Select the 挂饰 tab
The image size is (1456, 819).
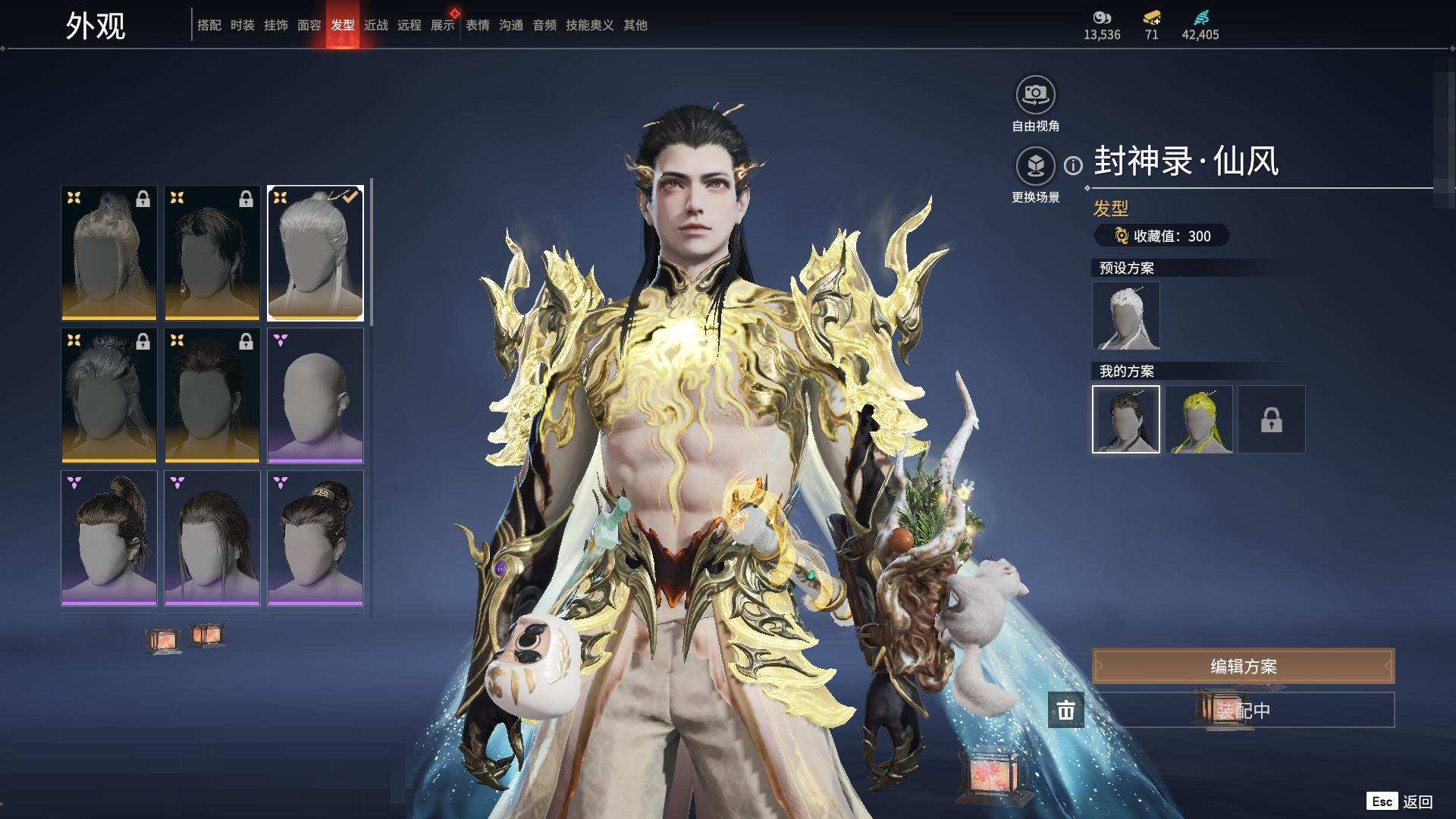coord(276,25)
